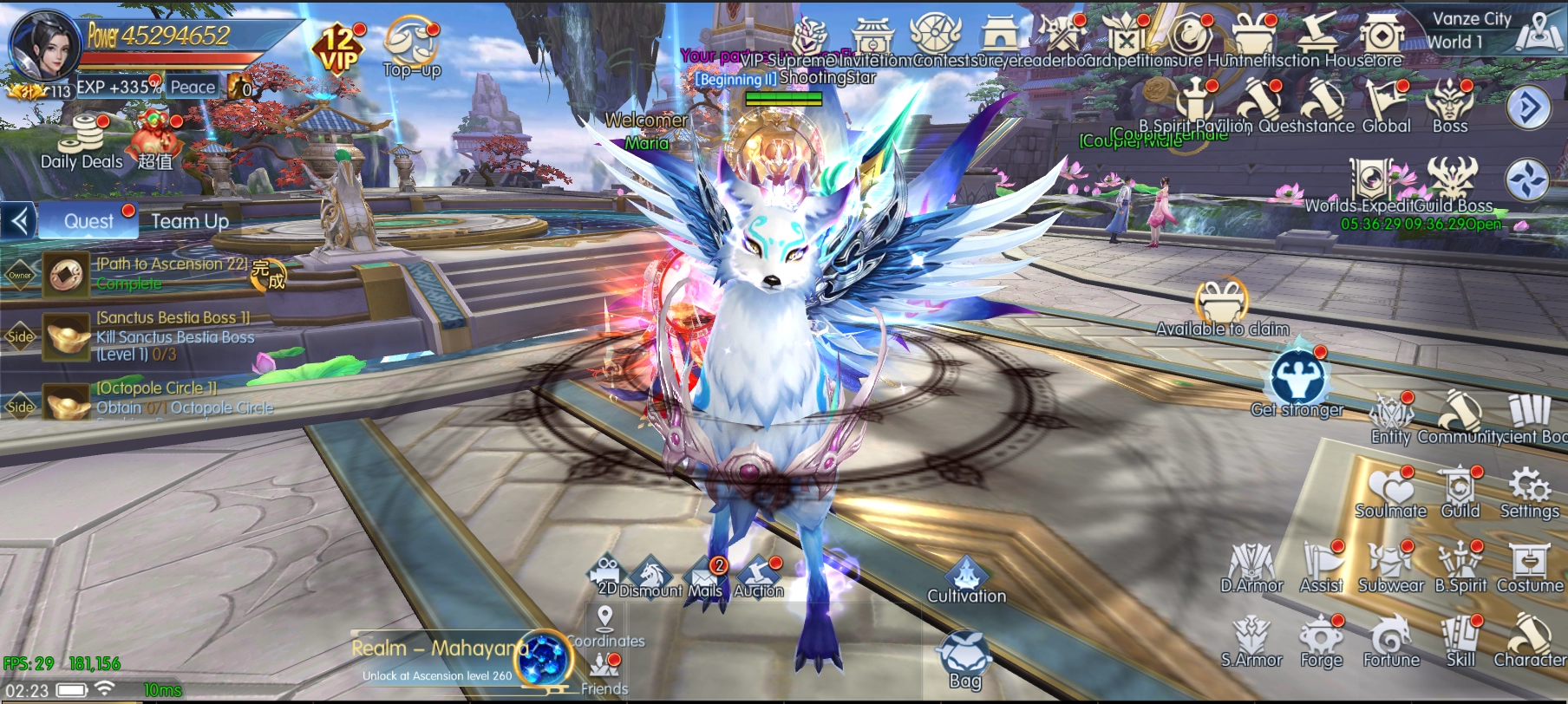Image resolution: width=1568 pixels, height=704 pixels.
Task: Collapse the quest panel with the arrow
Action: coord(19,221)
